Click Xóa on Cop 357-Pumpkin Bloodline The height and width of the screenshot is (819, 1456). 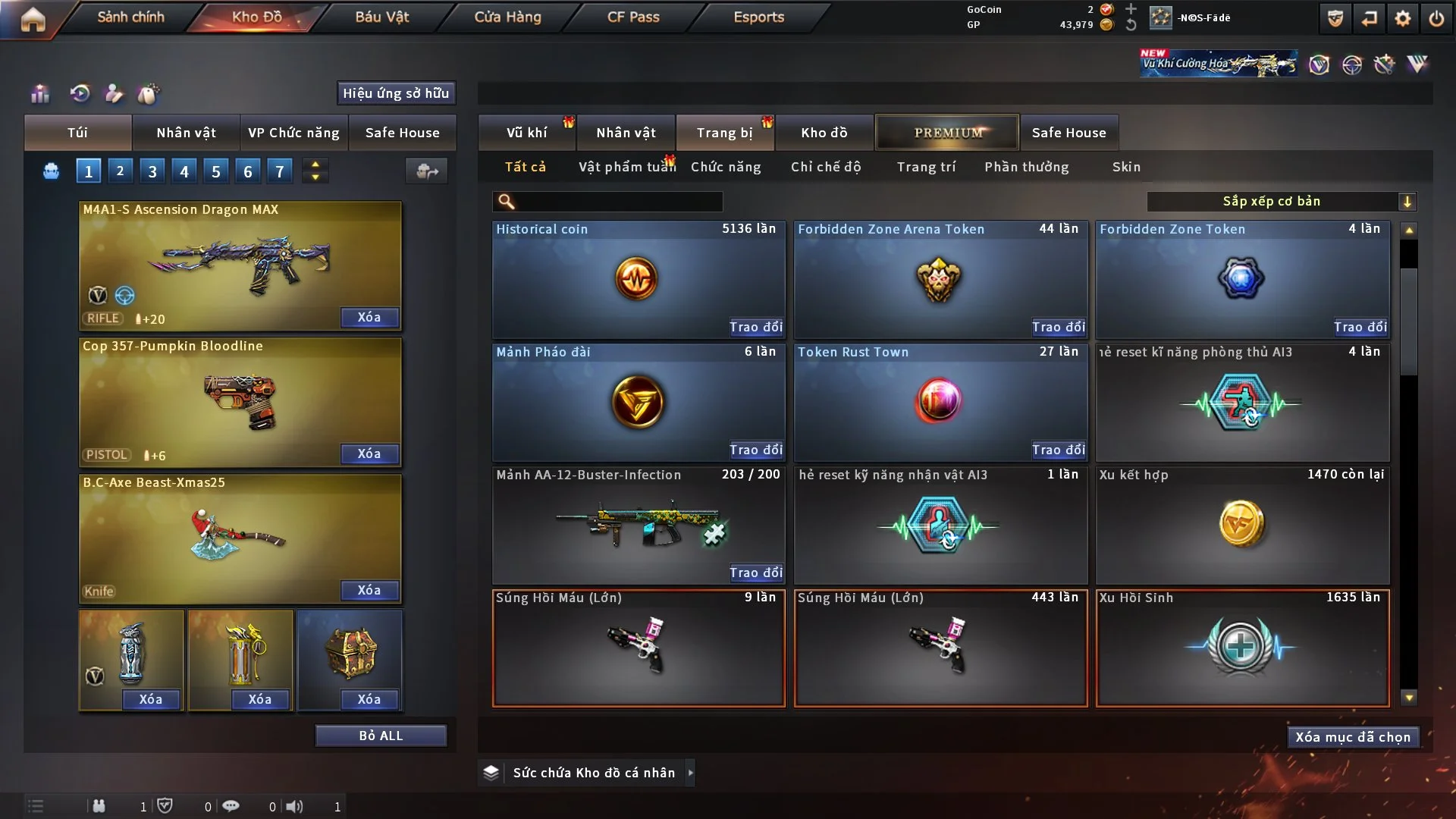pyautogui.click(x=369, y=453)
